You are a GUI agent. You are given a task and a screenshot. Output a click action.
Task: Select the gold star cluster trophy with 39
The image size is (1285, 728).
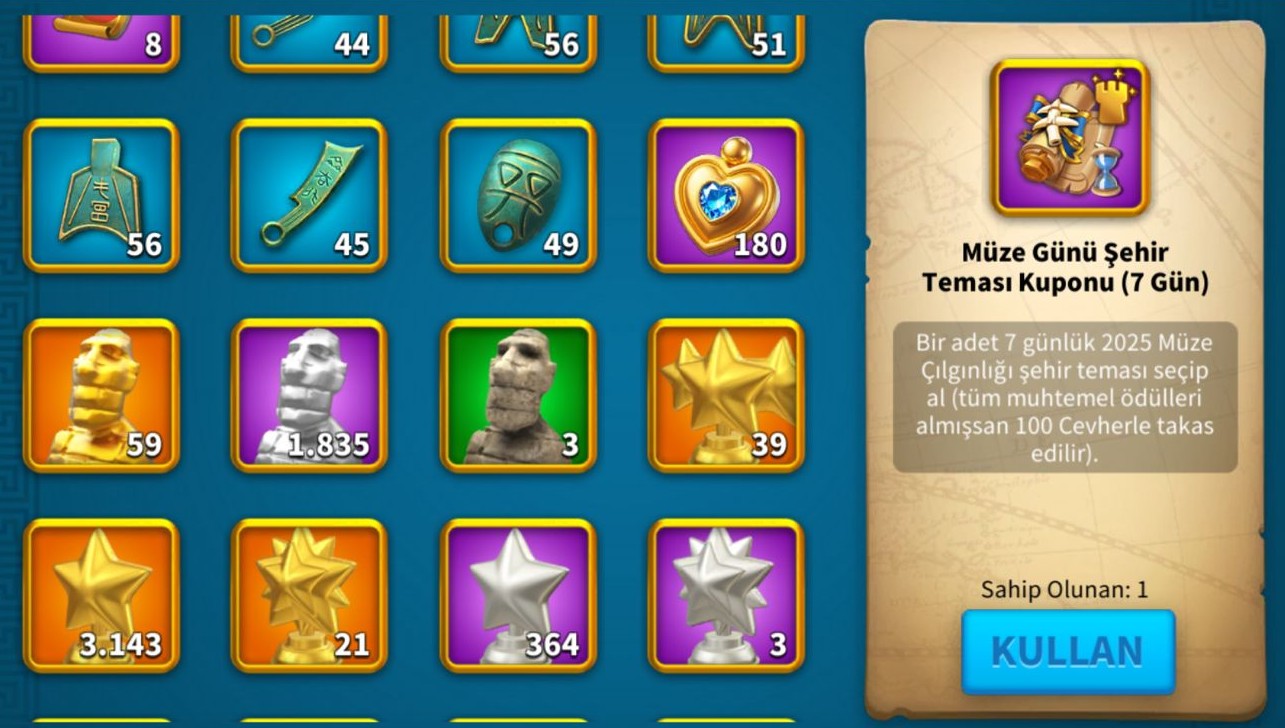coord(726,396)
